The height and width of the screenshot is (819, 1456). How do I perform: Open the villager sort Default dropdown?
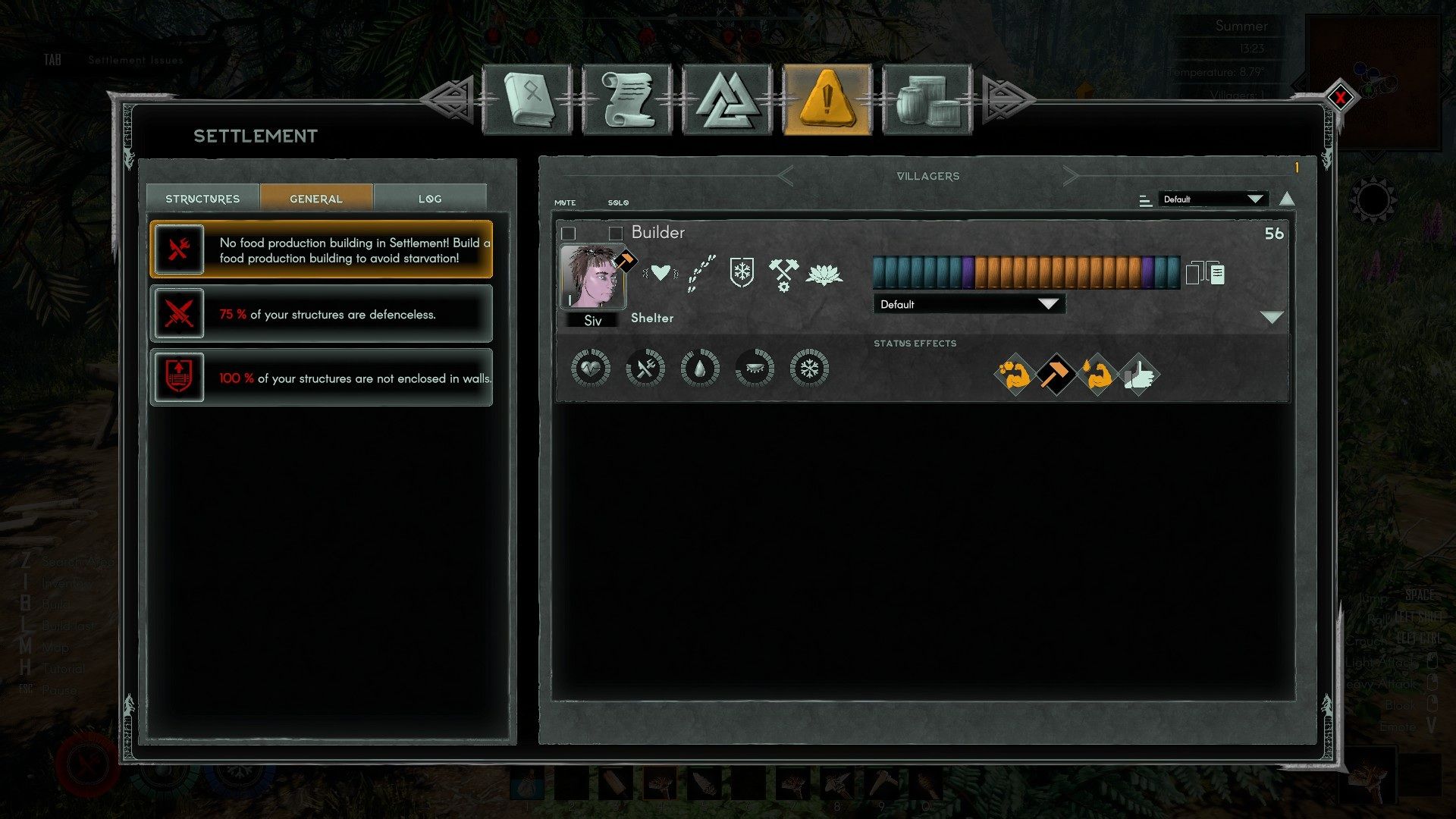pos(1213,199)
